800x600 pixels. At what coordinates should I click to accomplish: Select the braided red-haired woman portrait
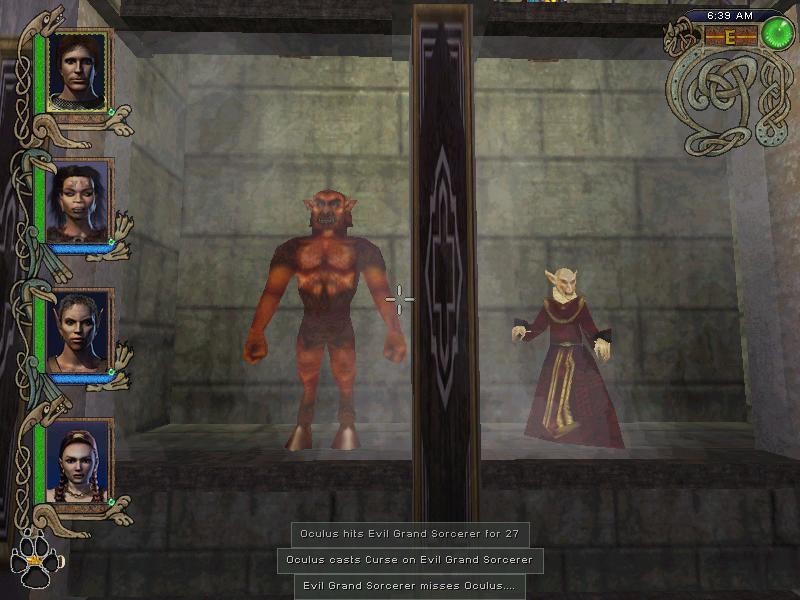(78, 461)
